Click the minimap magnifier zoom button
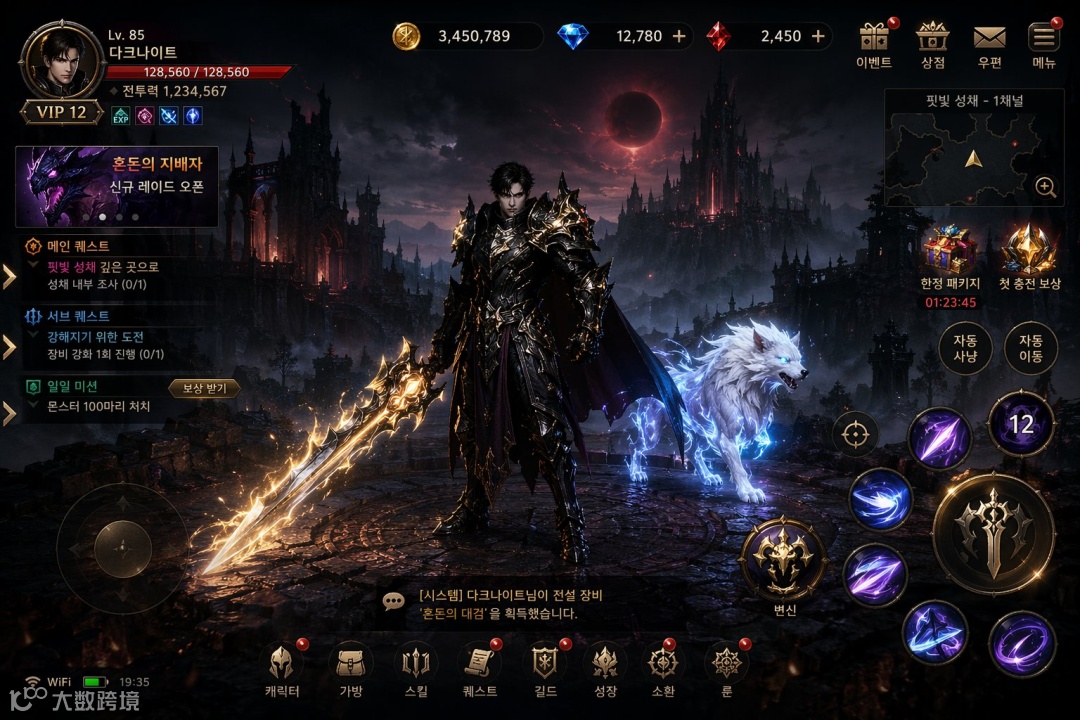1080x720 pixels. [1046, 187]
